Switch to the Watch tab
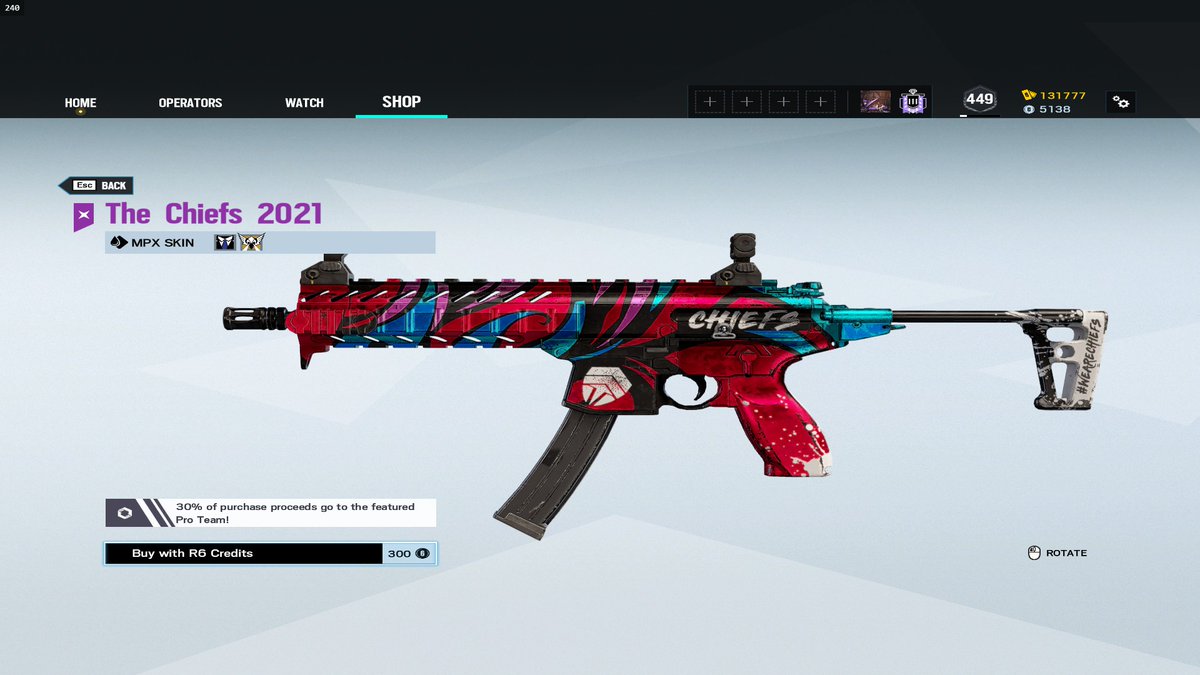The height and width of the screenshot is (675, 1200). pos(304,103)
